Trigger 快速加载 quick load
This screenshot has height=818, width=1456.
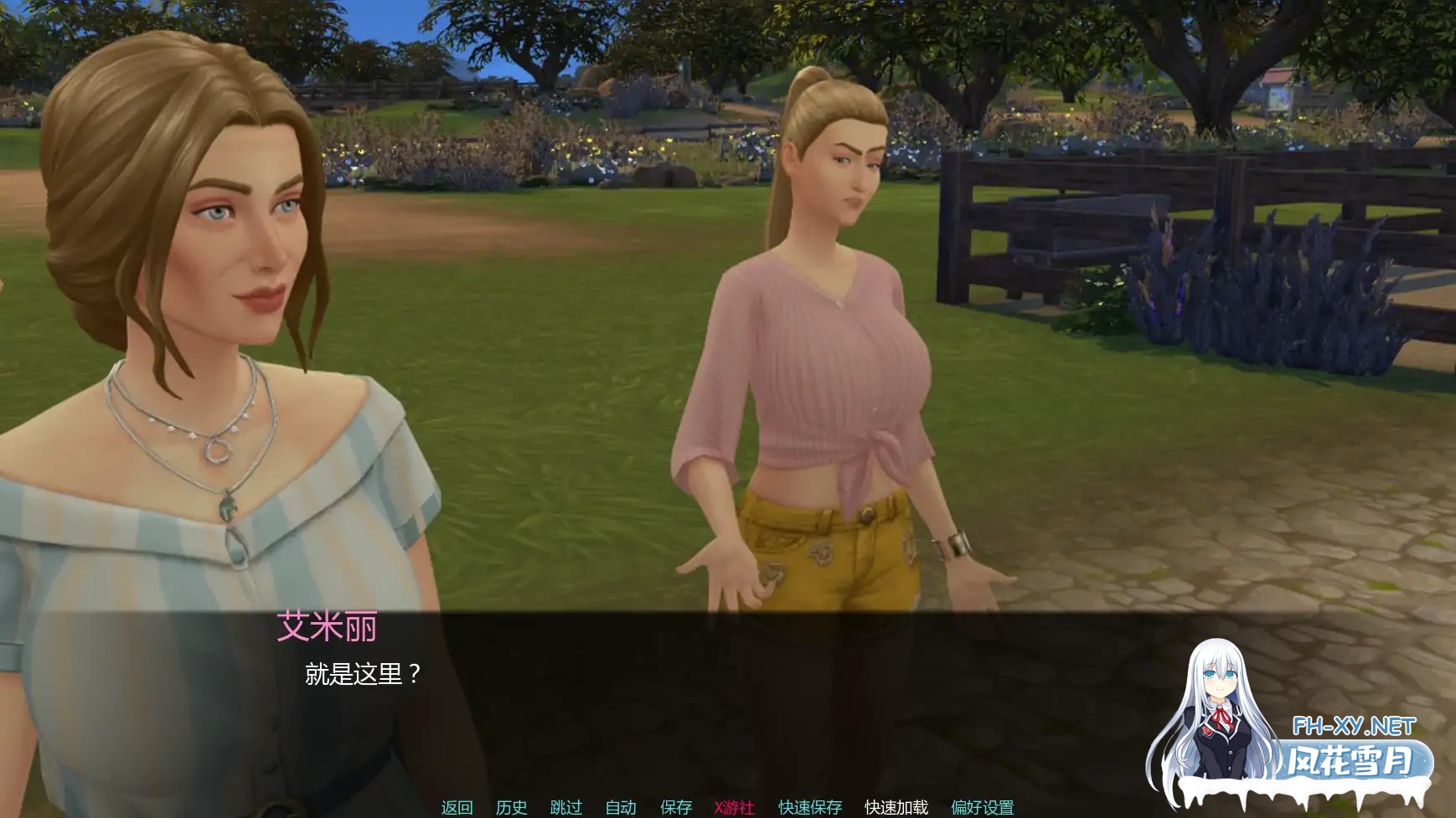pos(895,807)
